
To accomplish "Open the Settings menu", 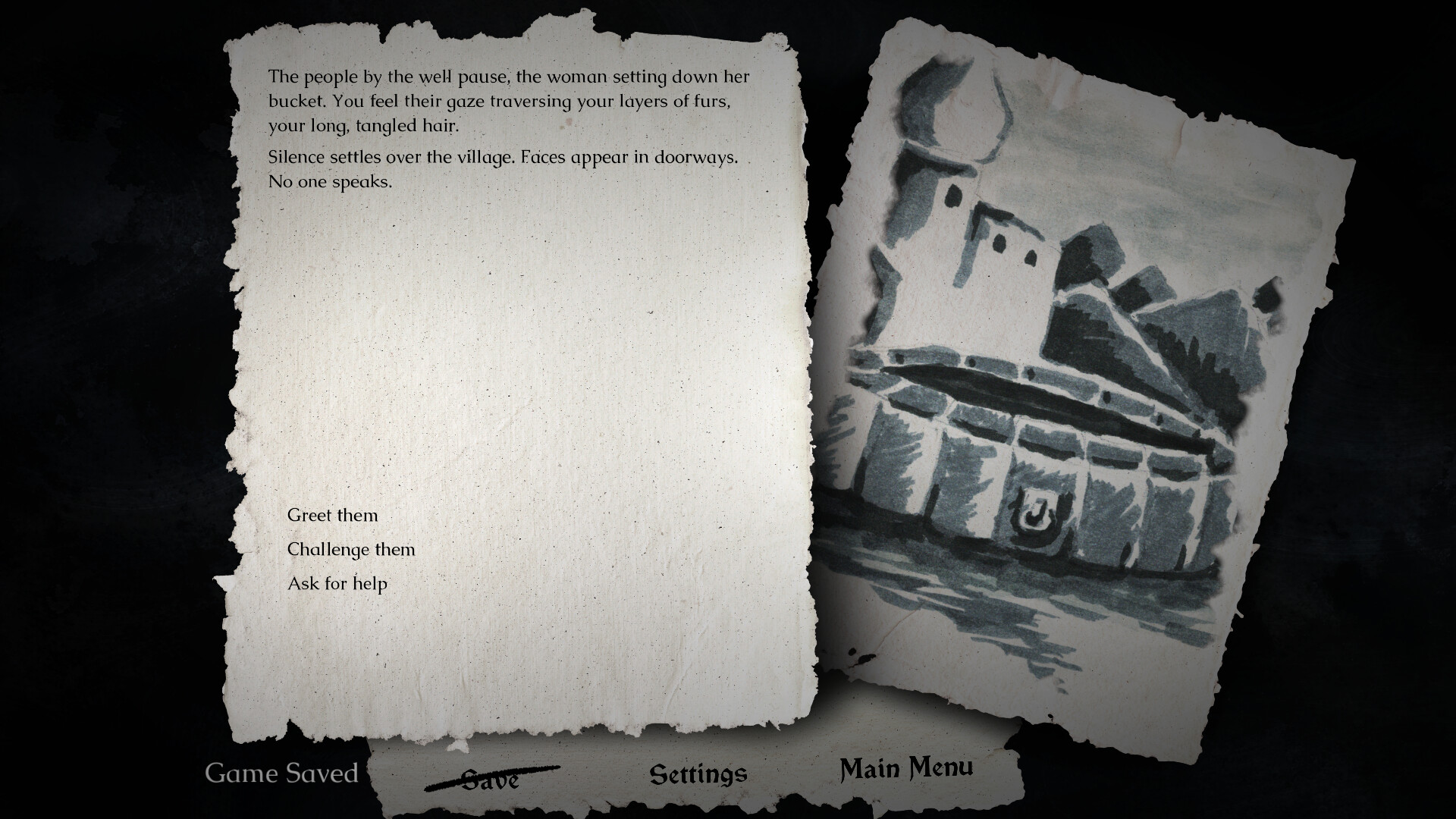I will tap(698, 774).
